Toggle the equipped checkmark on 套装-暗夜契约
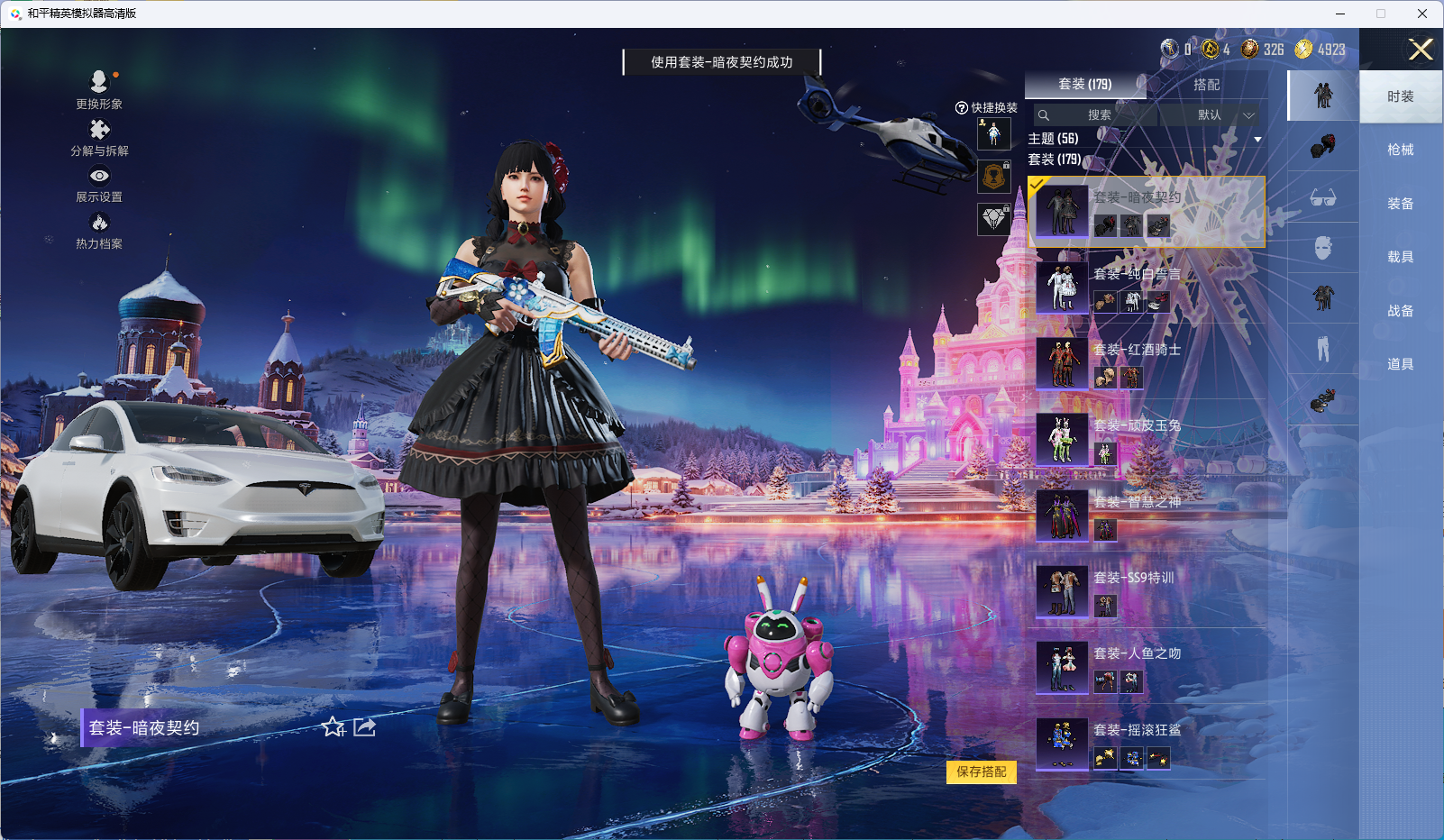1444x840 pixels. tap(1038, 184)
